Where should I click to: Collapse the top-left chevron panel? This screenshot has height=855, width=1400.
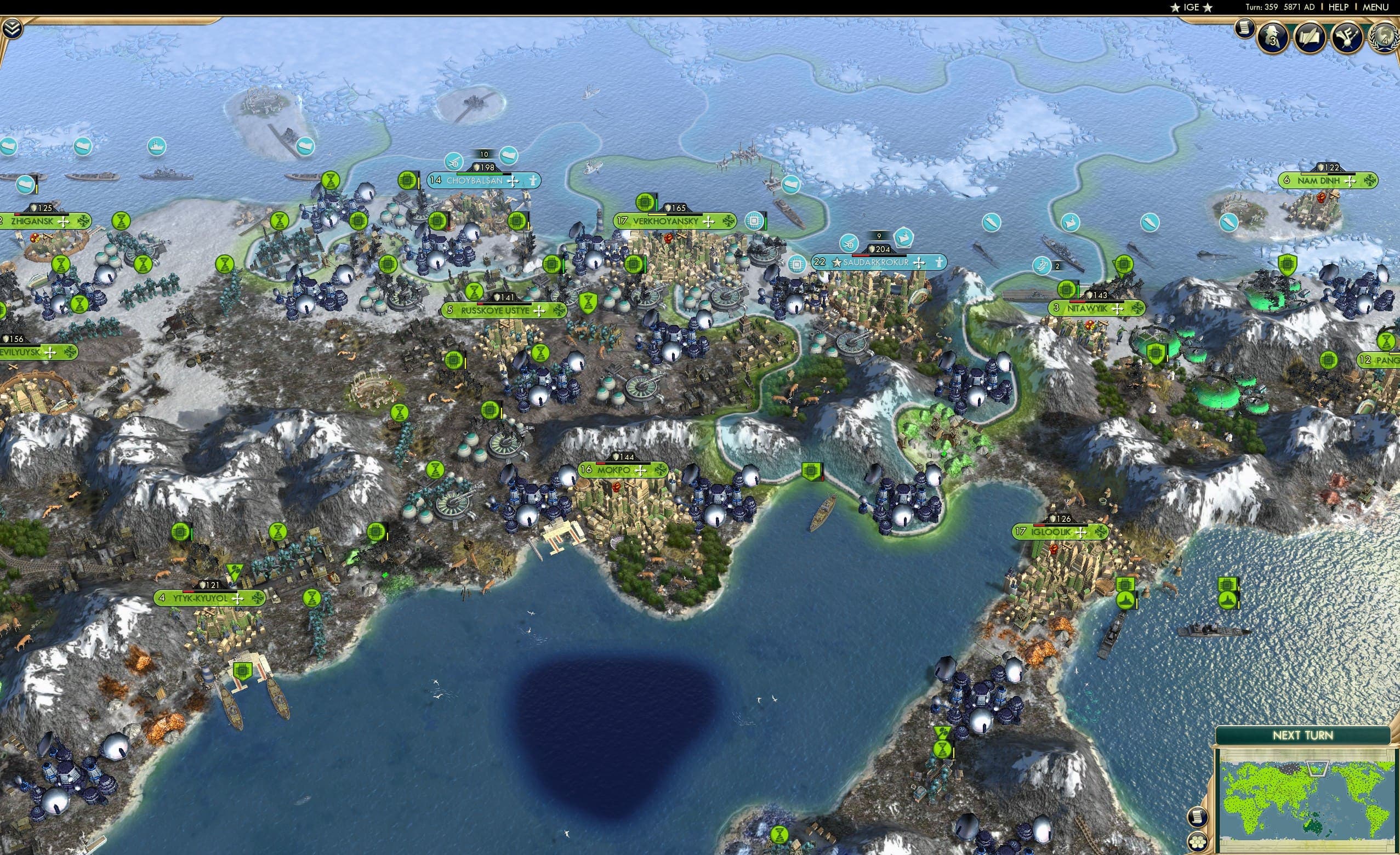click(13, 29)
